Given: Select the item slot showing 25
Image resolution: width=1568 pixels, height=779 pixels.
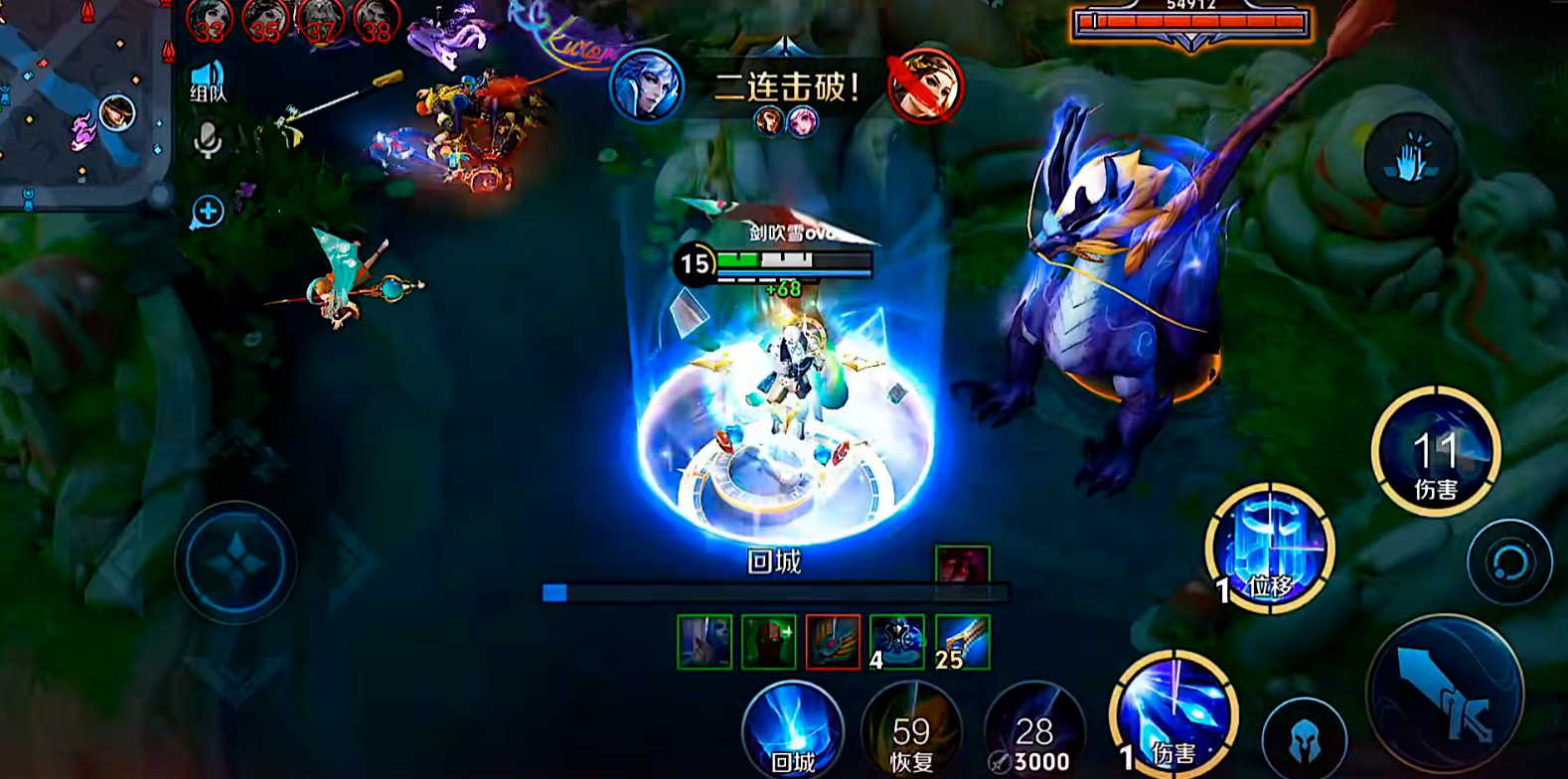Looking at the screenshot, I should point(961,642).
